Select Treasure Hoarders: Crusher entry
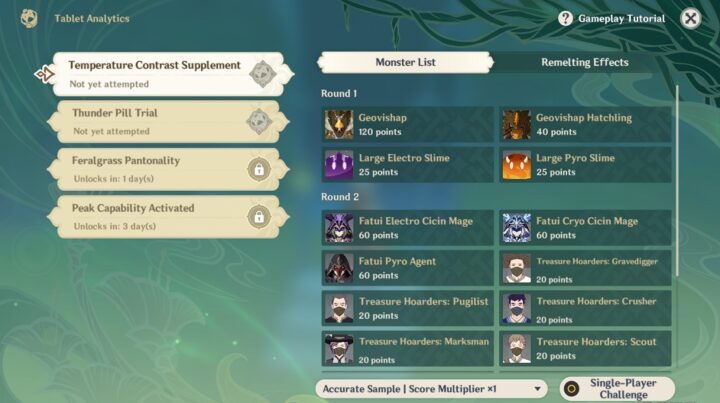This screenshot has height=403, width=720. pos(586,308)
